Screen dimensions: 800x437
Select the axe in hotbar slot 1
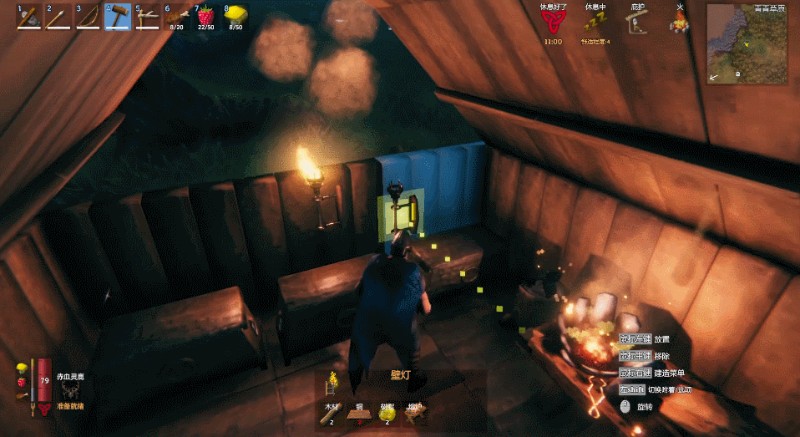28,17
